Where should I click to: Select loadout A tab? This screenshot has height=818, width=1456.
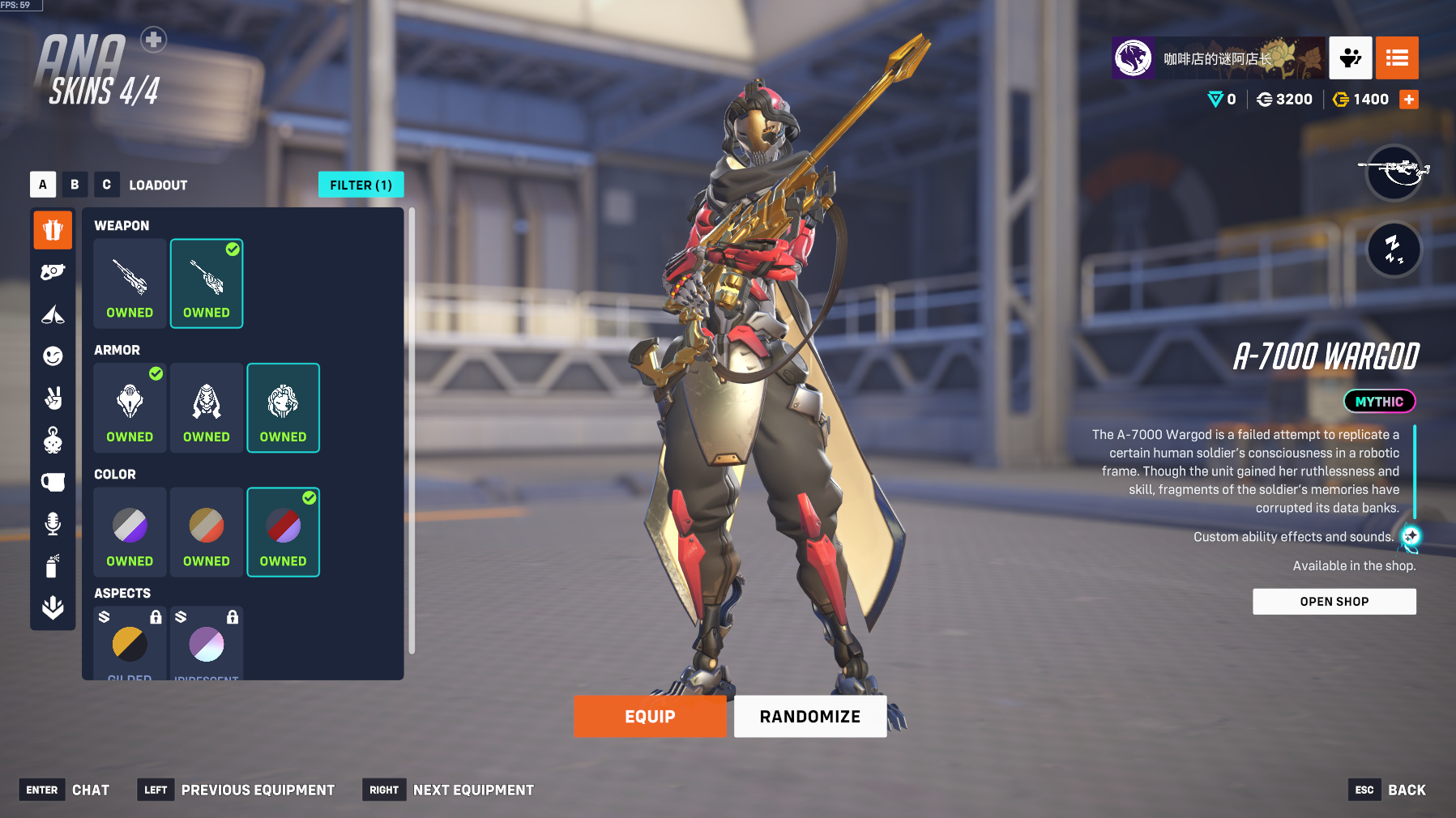tap(43, 185)
